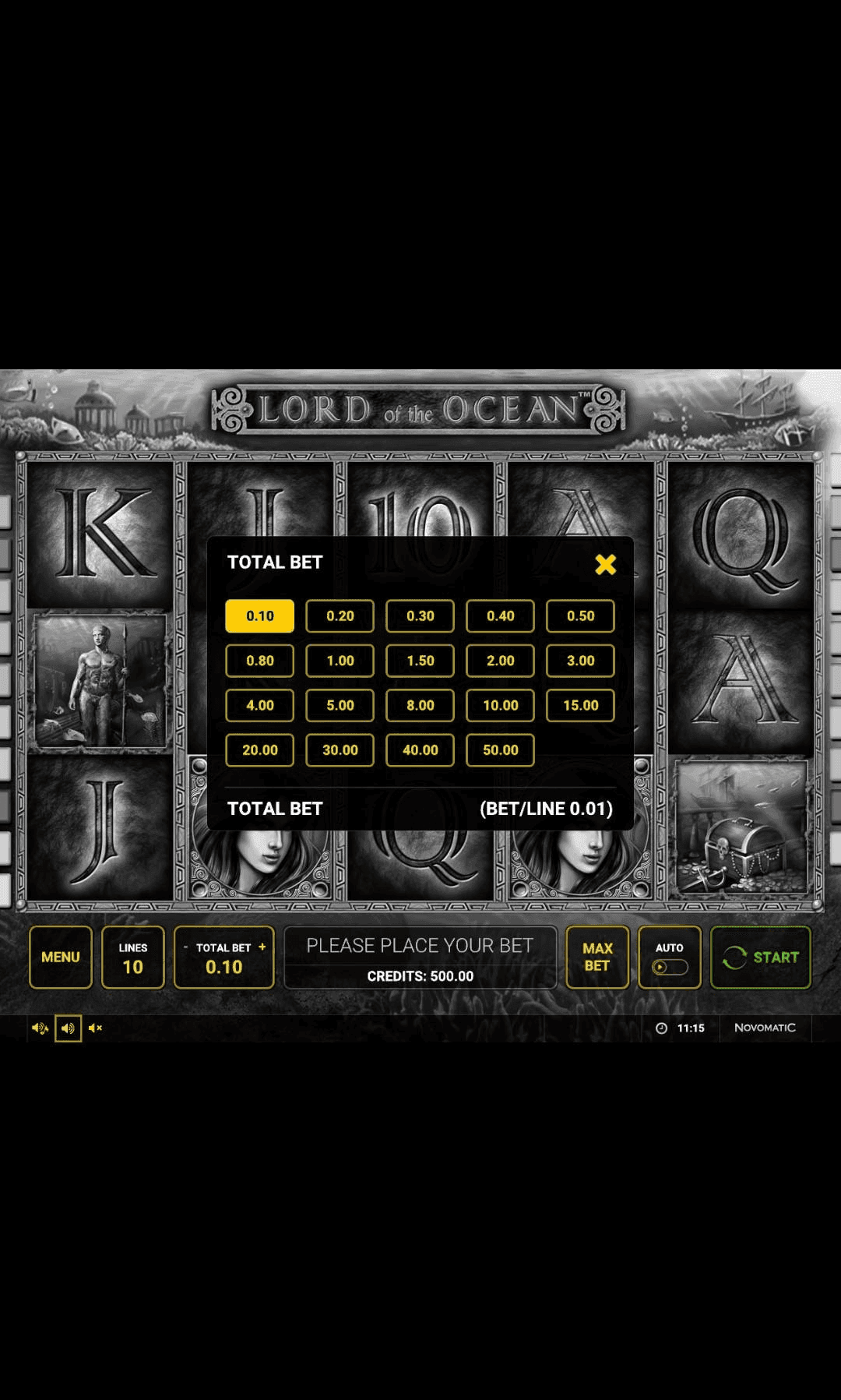Mute sound with the crossed speaker icon
Viewport: 841px width, 1400px height.
(96, 1028)
